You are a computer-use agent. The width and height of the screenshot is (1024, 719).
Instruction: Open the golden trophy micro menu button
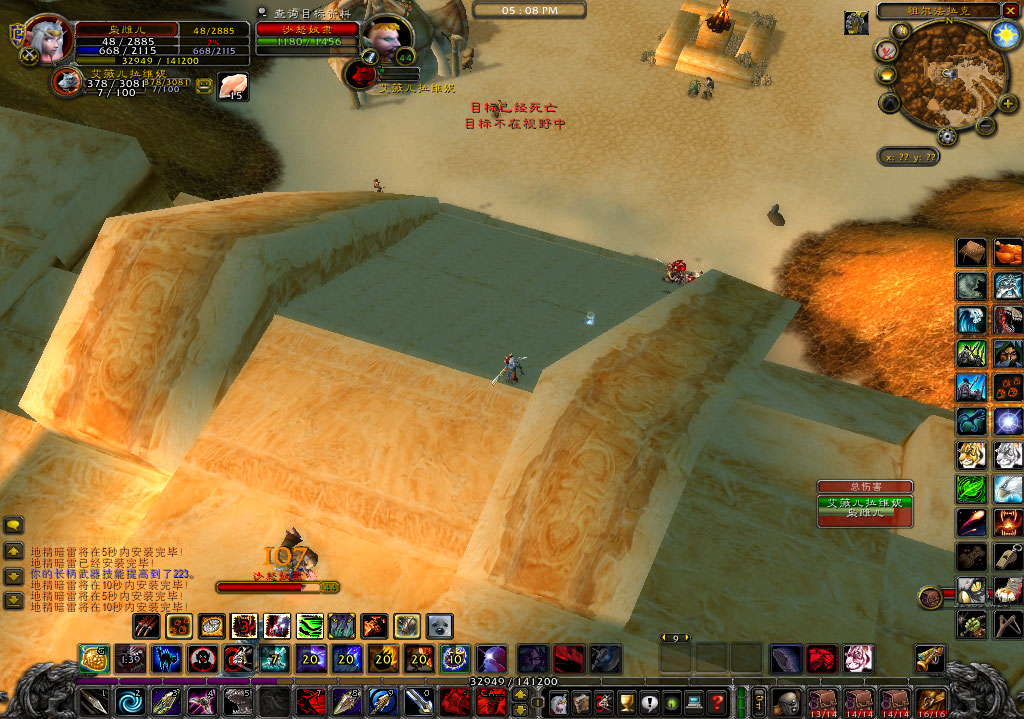[x=627, y=701]
